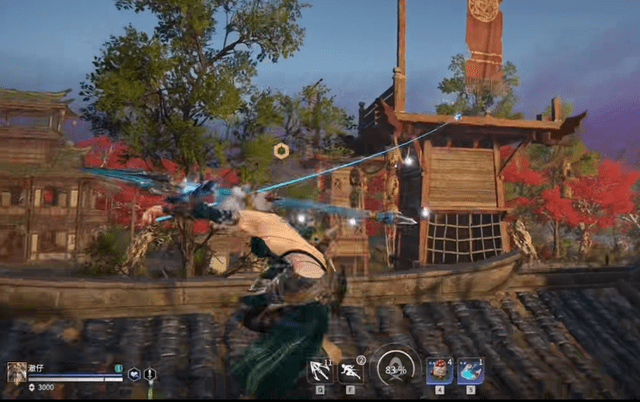640x402 pixels.
Task: Activate the arrow volley skill icon
Action: tap(320, 371)
